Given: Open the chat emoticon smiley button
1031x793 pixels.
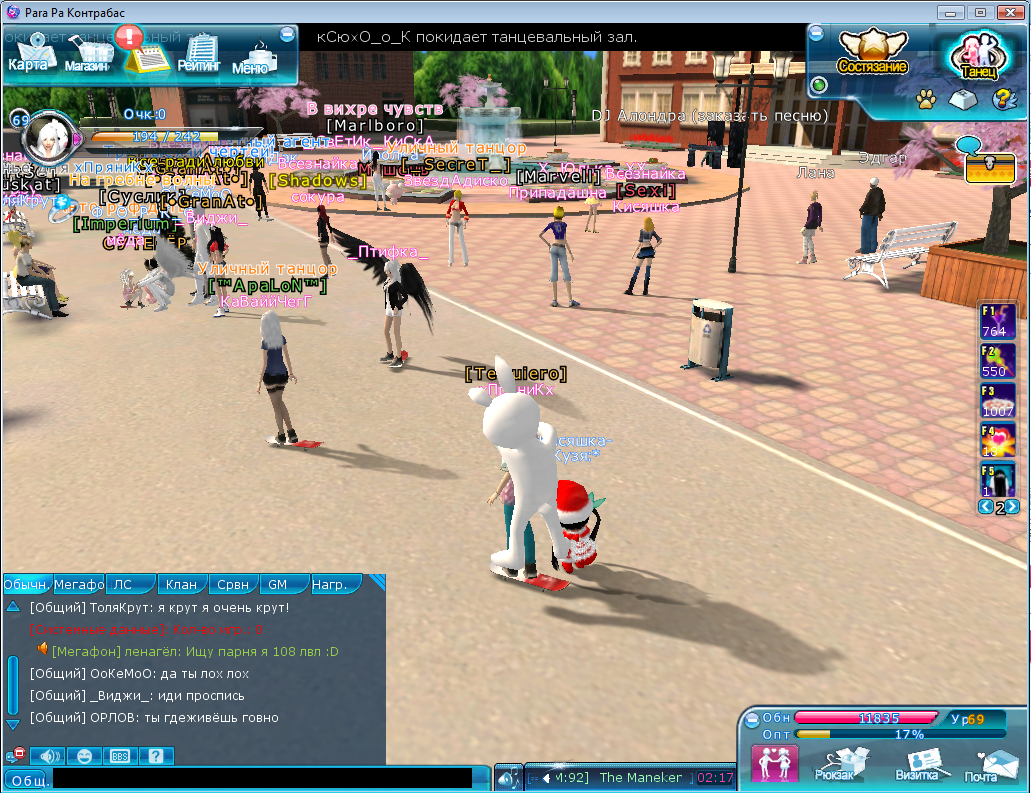Looking at the screenshot, I should tap(84, 756).
